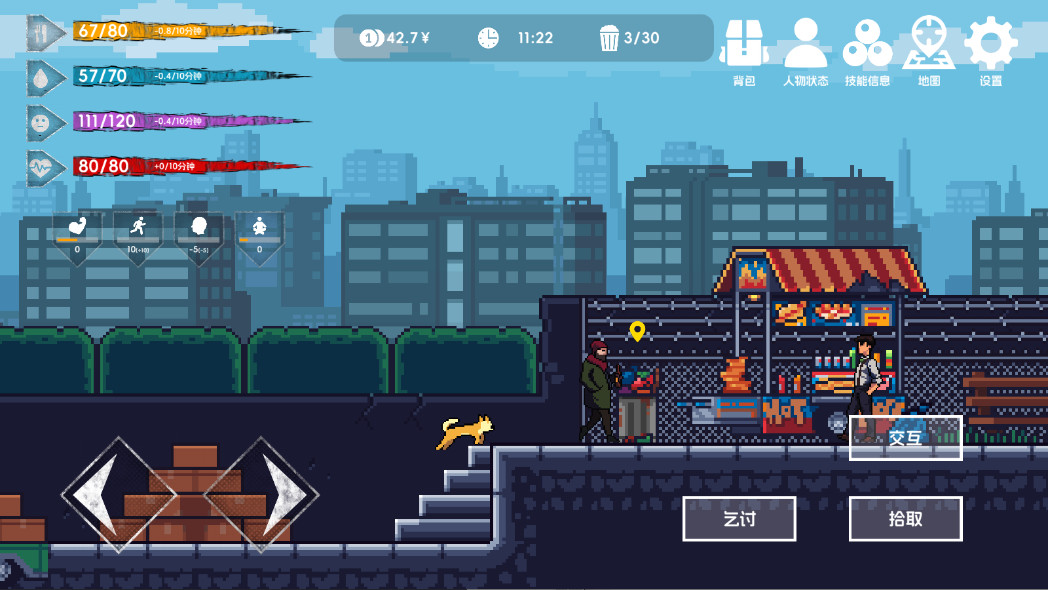Image resolution: width=1048 pixels, height=590 pixels.
Task: Tap the move right arrow
Action: coord(262,494)
